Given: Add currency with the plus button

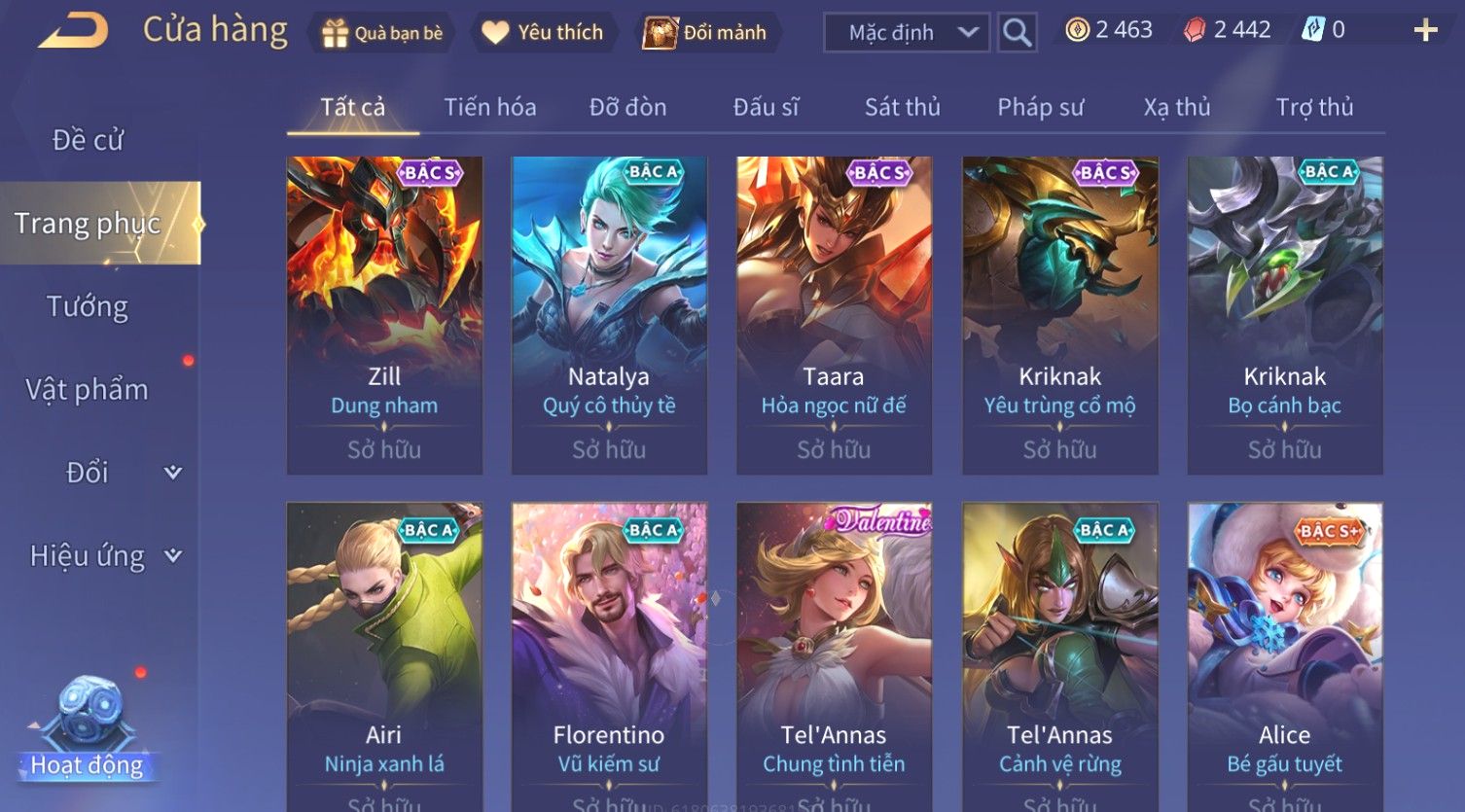Looking at the screenshot, I should [1425, 31].
